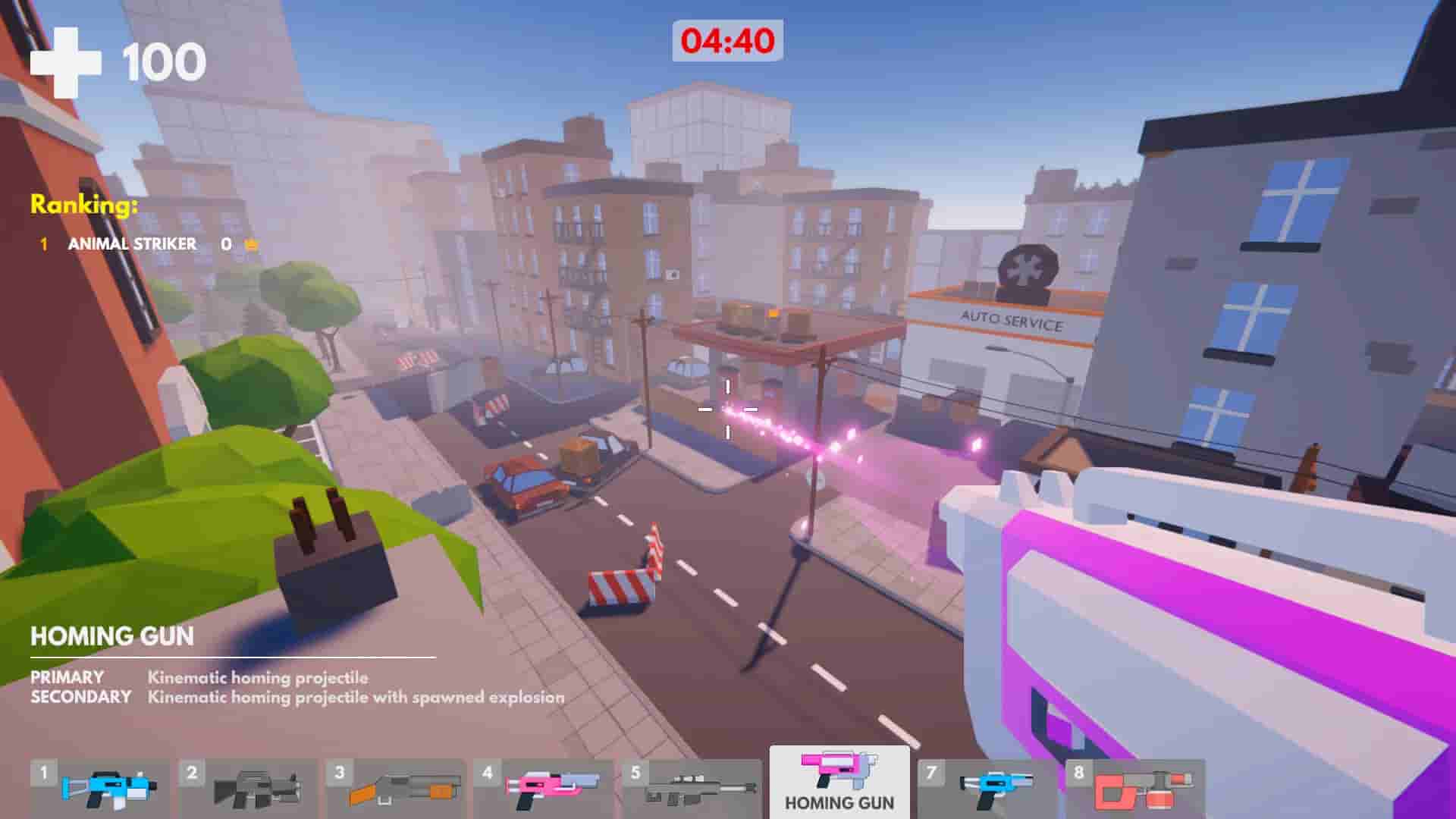Click the highlighted Homing Gun hotbar tile
This screenshot has height=819, width=1456.
(x=838, y=773)
